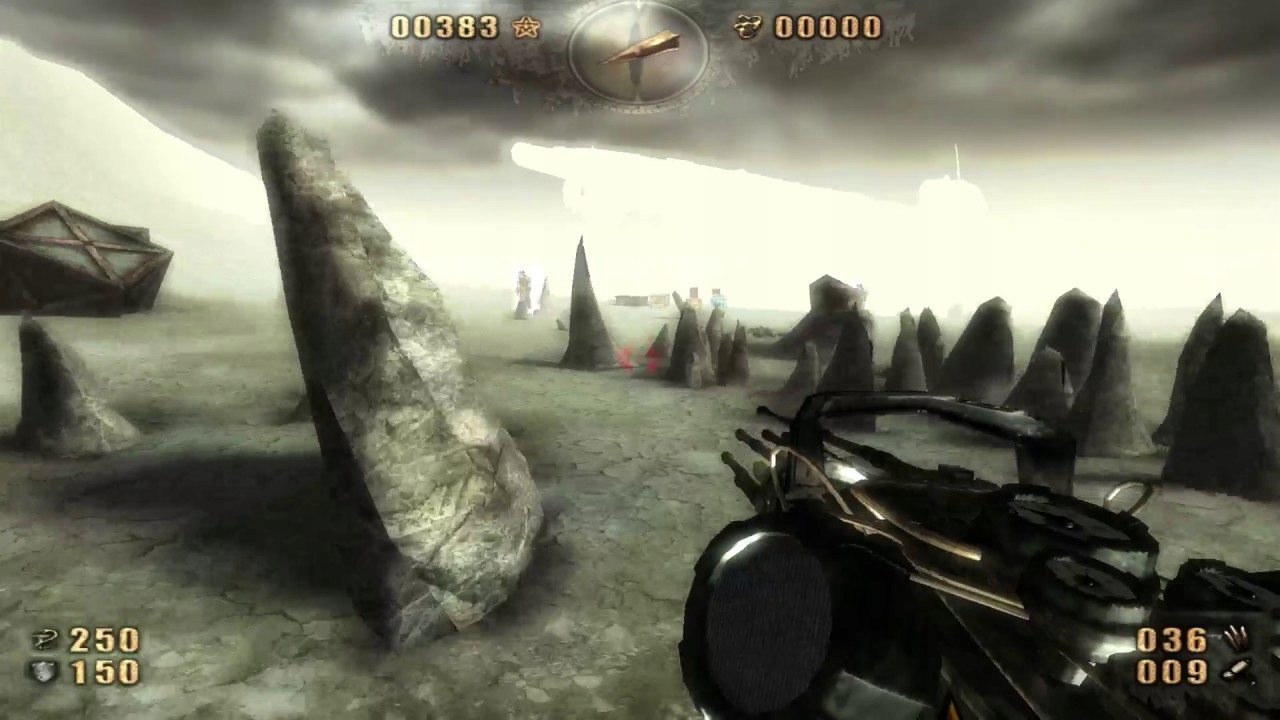This screenshot has width=1280, height=720.
Task: Select the stake ammo icon near 036
Action: point(1238,637)
